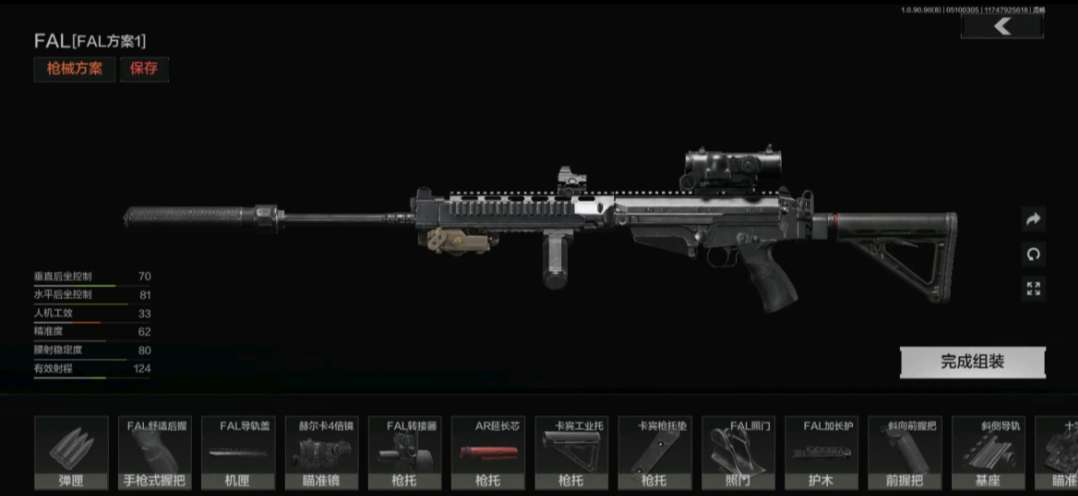Open the 枪械方案 weapon scheme menu

74,69
